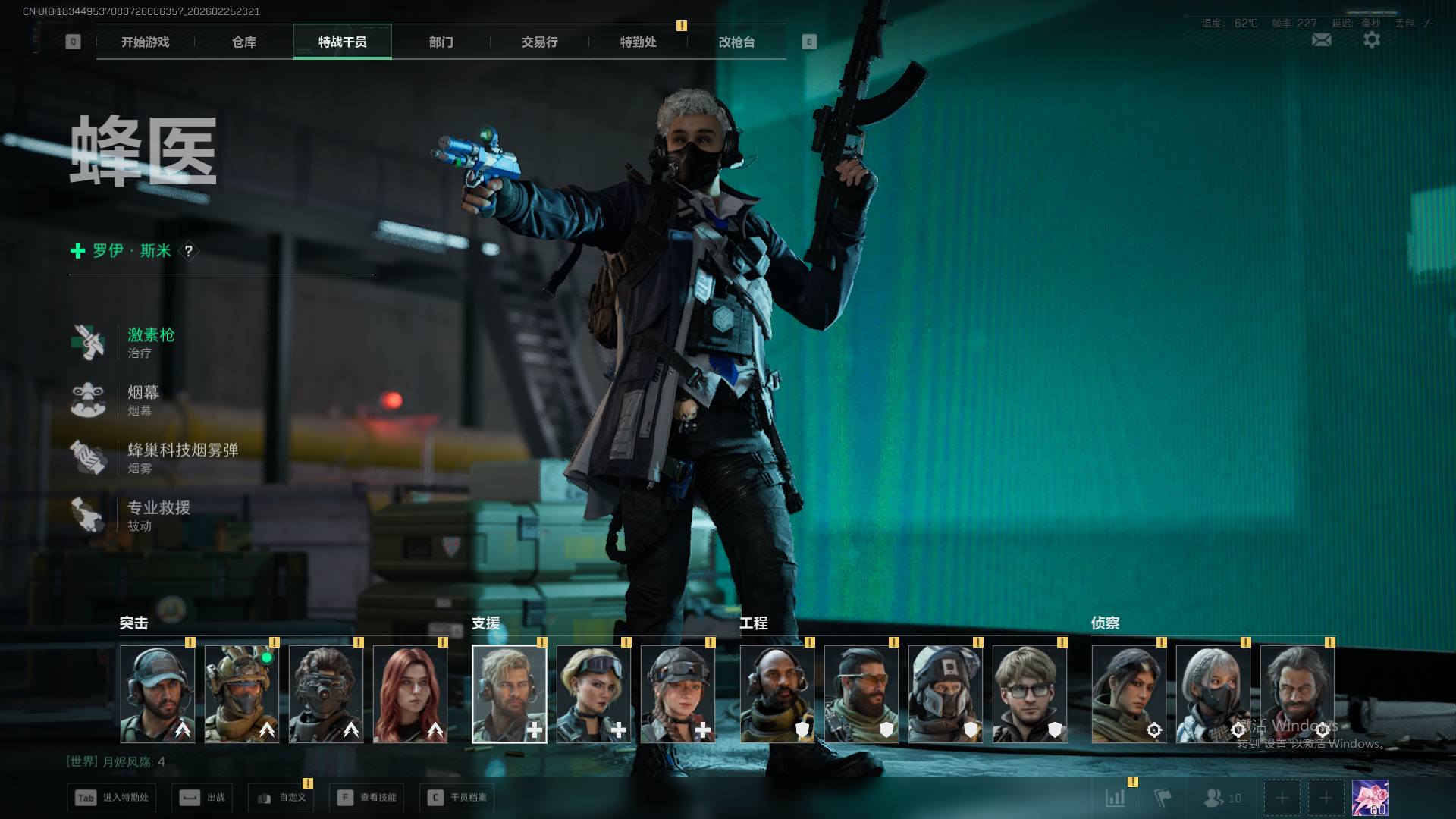Viewport: 1456px width, 819px height.
Task: Open the friends list icon
Action: point(1222,798)
